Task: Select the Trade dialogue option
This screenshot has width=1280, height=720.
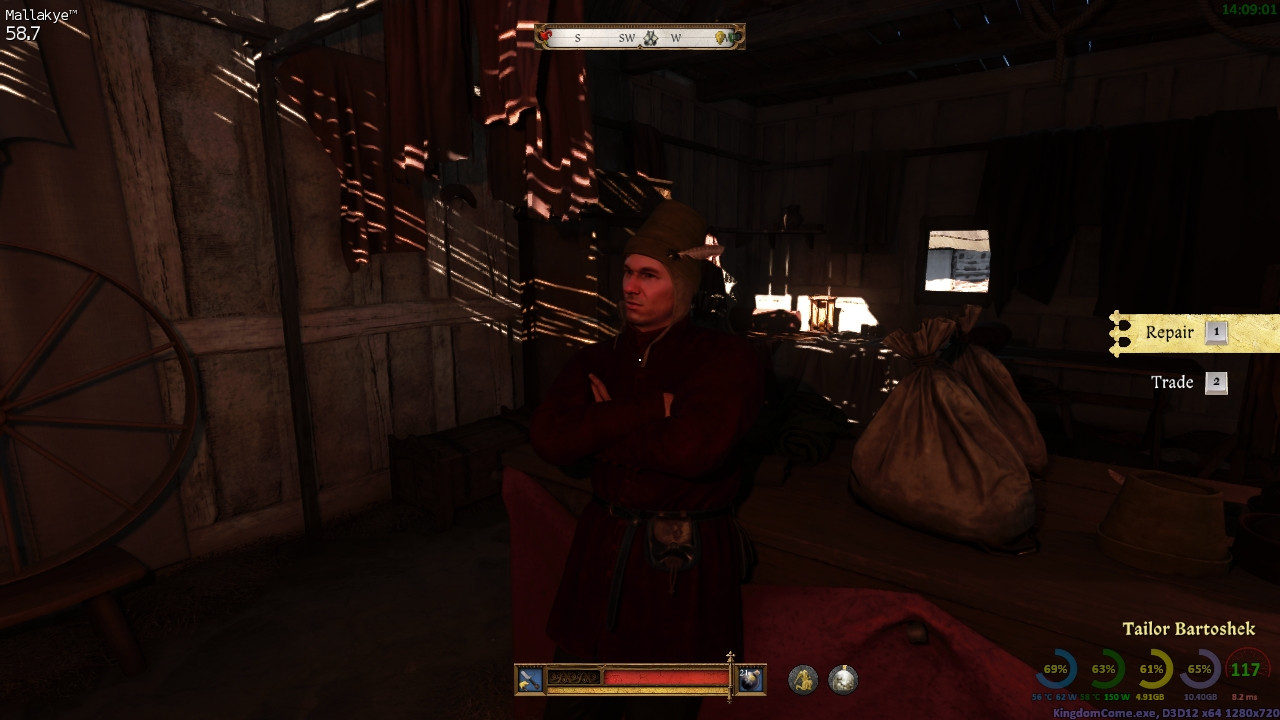Action: pos(1172,382)
